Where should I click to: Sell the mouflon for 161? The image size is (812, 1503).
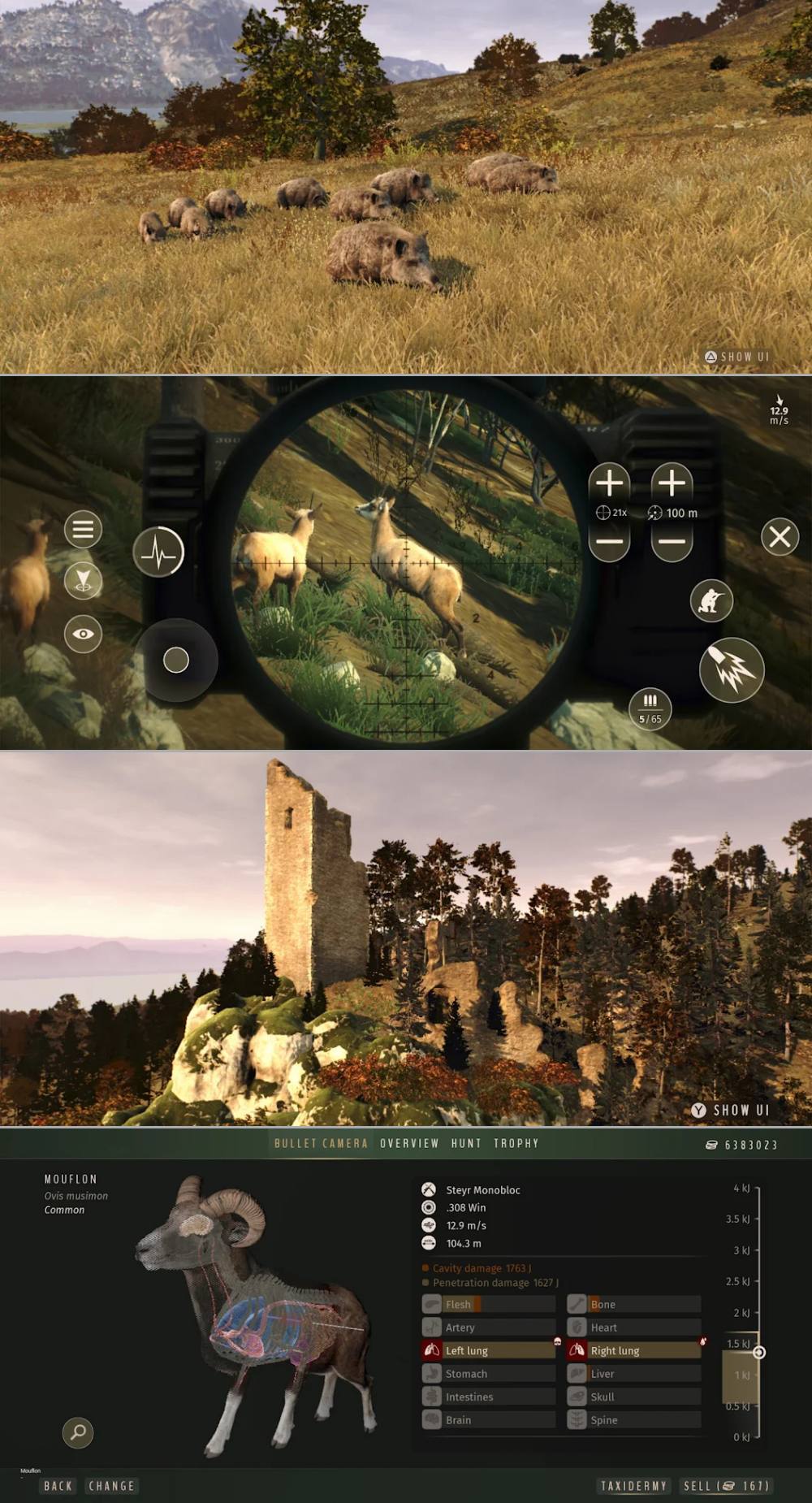(x=726, y=1486)
